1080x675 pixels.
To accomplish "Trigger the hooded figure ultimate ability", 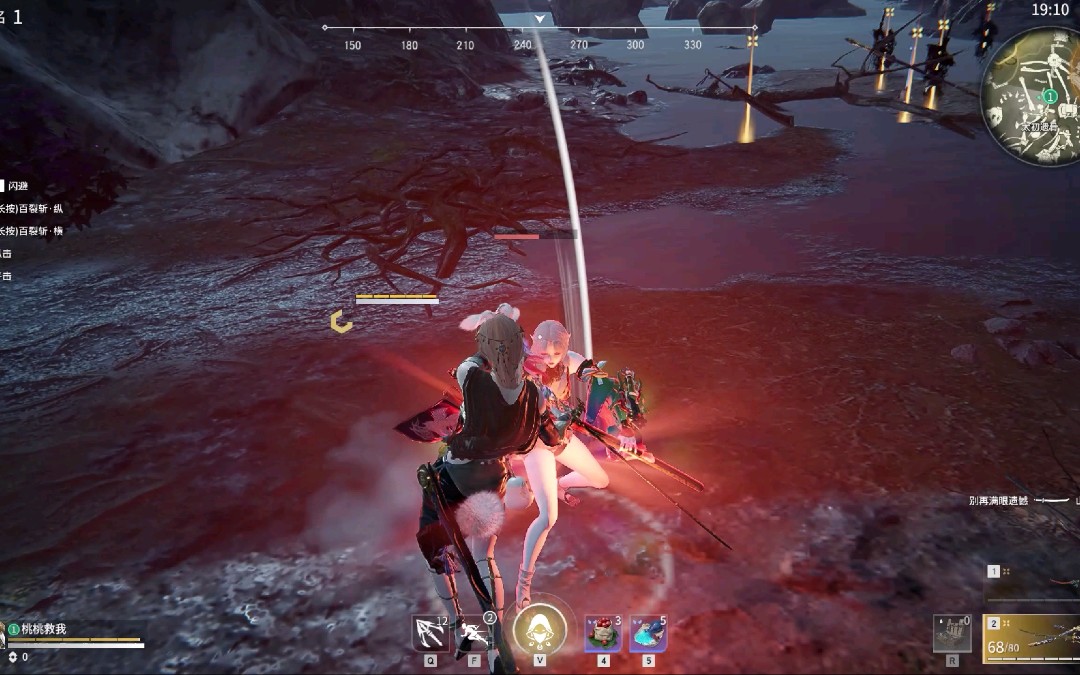I will click(539, 630).
